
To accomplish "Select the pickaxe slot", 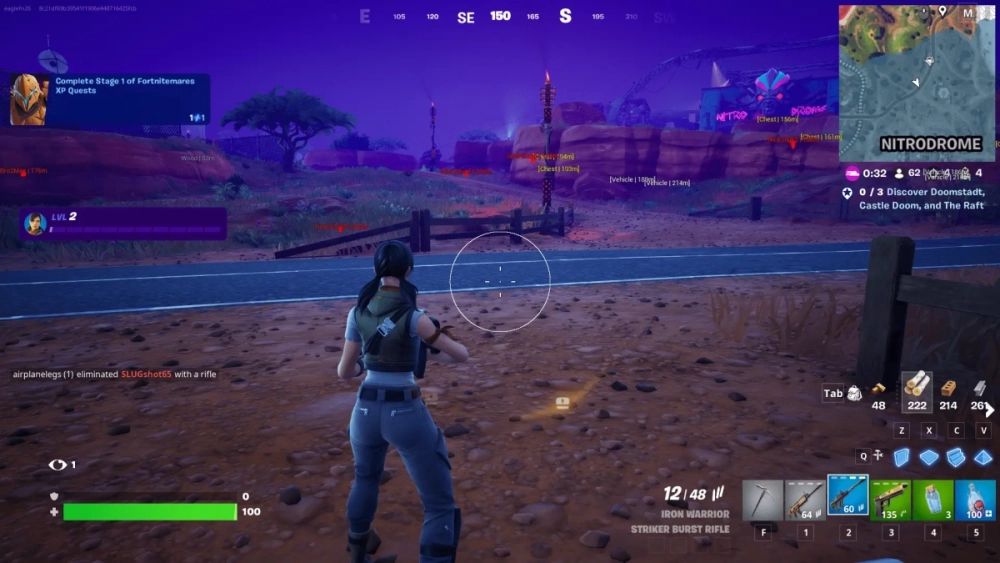I will pos(762,500).
